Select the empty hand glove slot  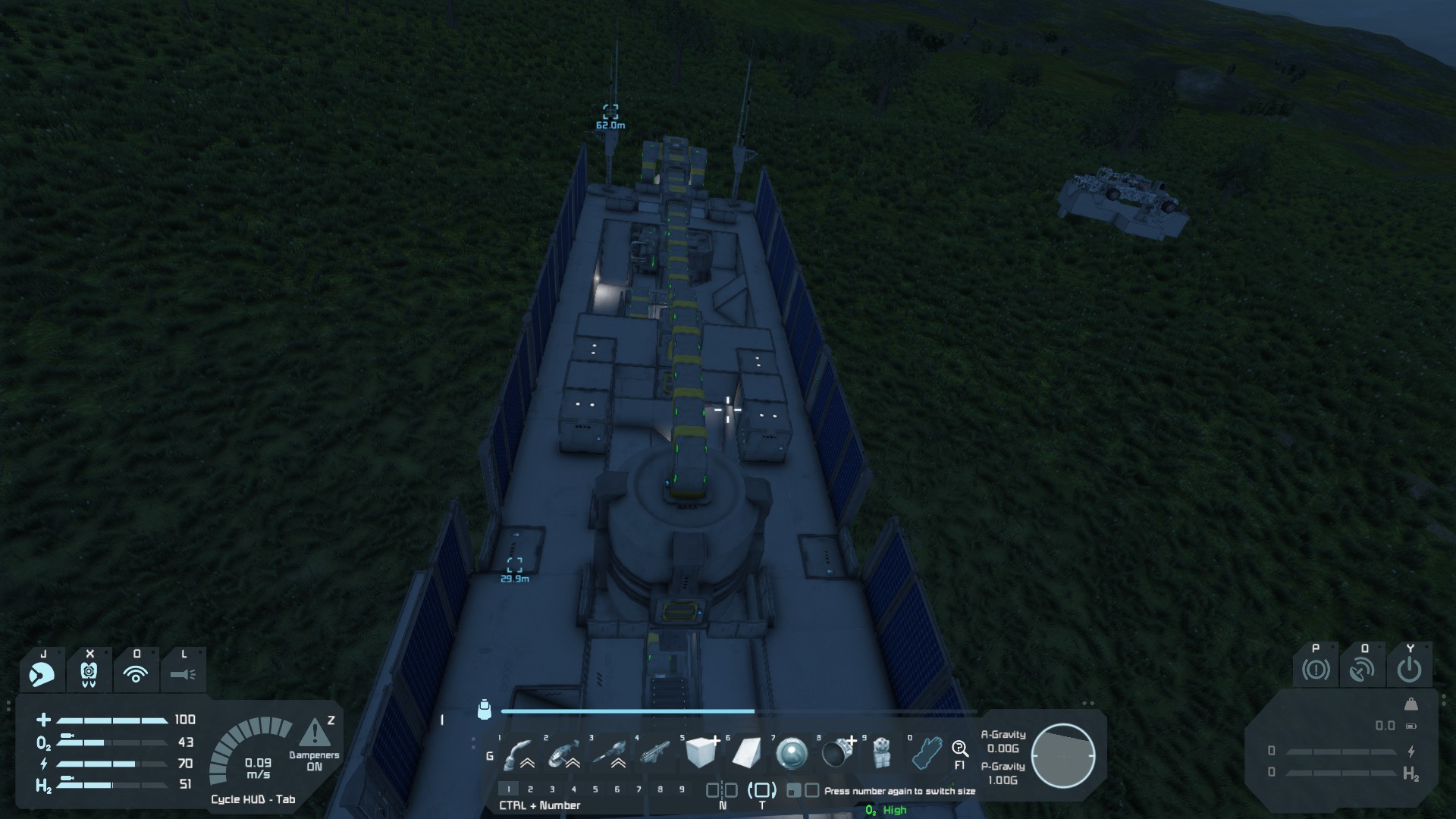[927, 753]
